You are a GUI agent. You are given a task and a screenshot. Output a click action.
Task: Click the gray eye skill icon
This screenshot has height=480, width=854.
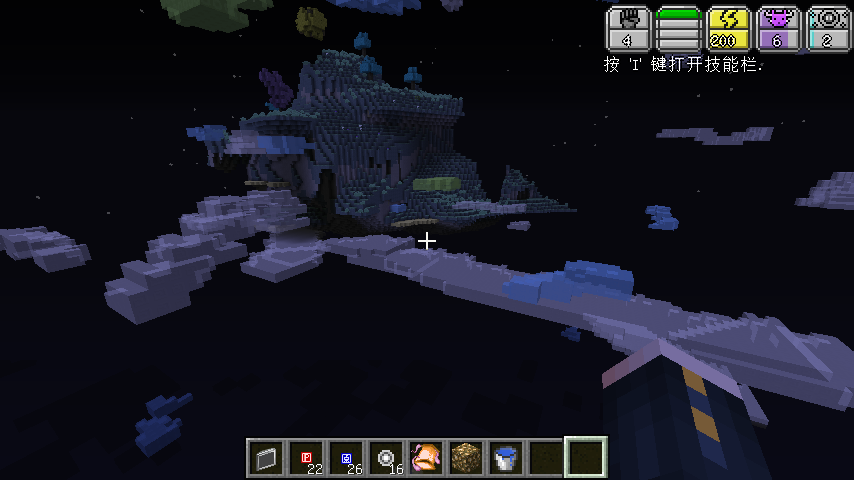tap(828, 29)
